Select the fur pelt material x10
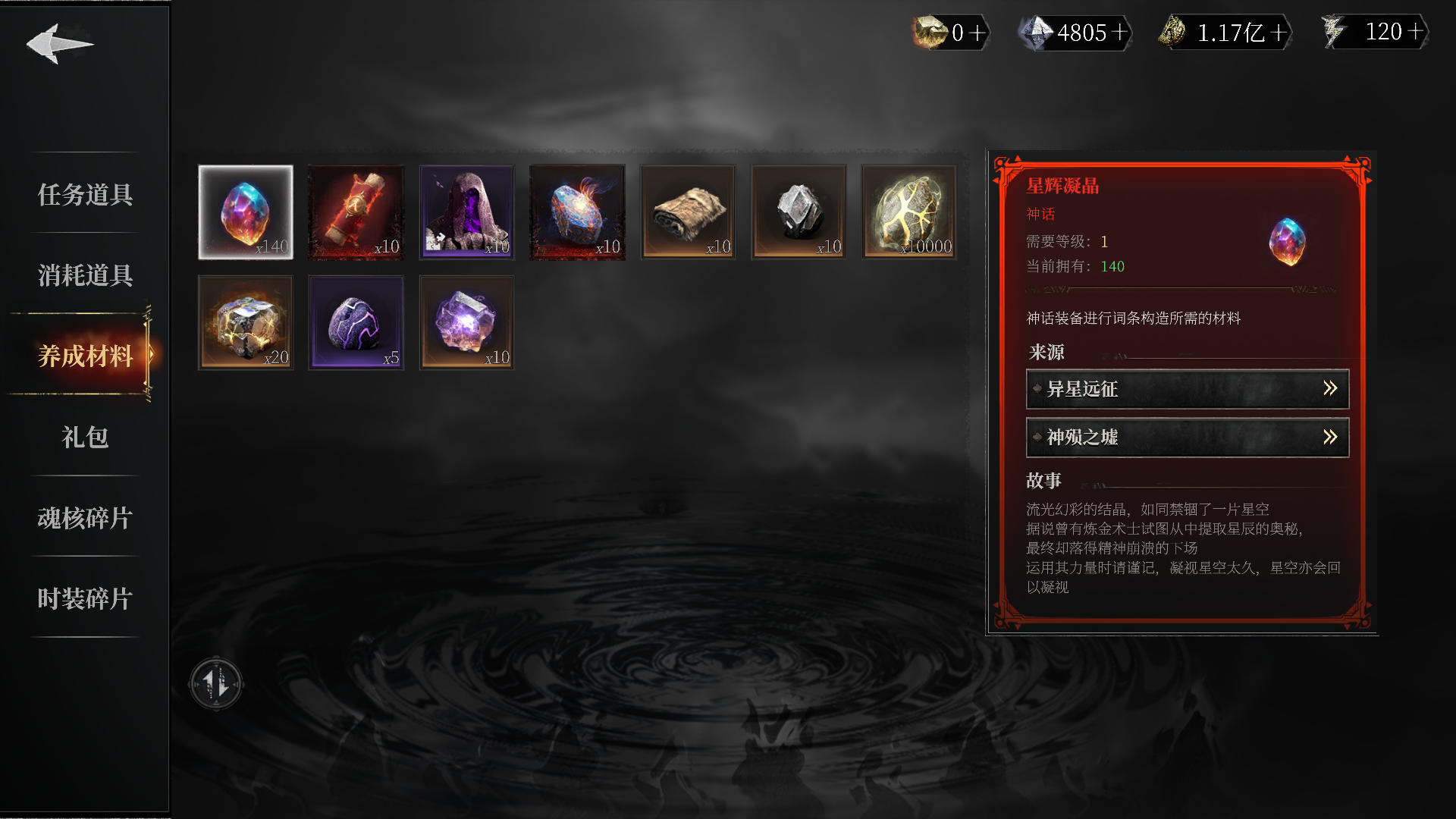This screenshot has height=819, width=1456. pyautogui.click(x=688, y=212)
